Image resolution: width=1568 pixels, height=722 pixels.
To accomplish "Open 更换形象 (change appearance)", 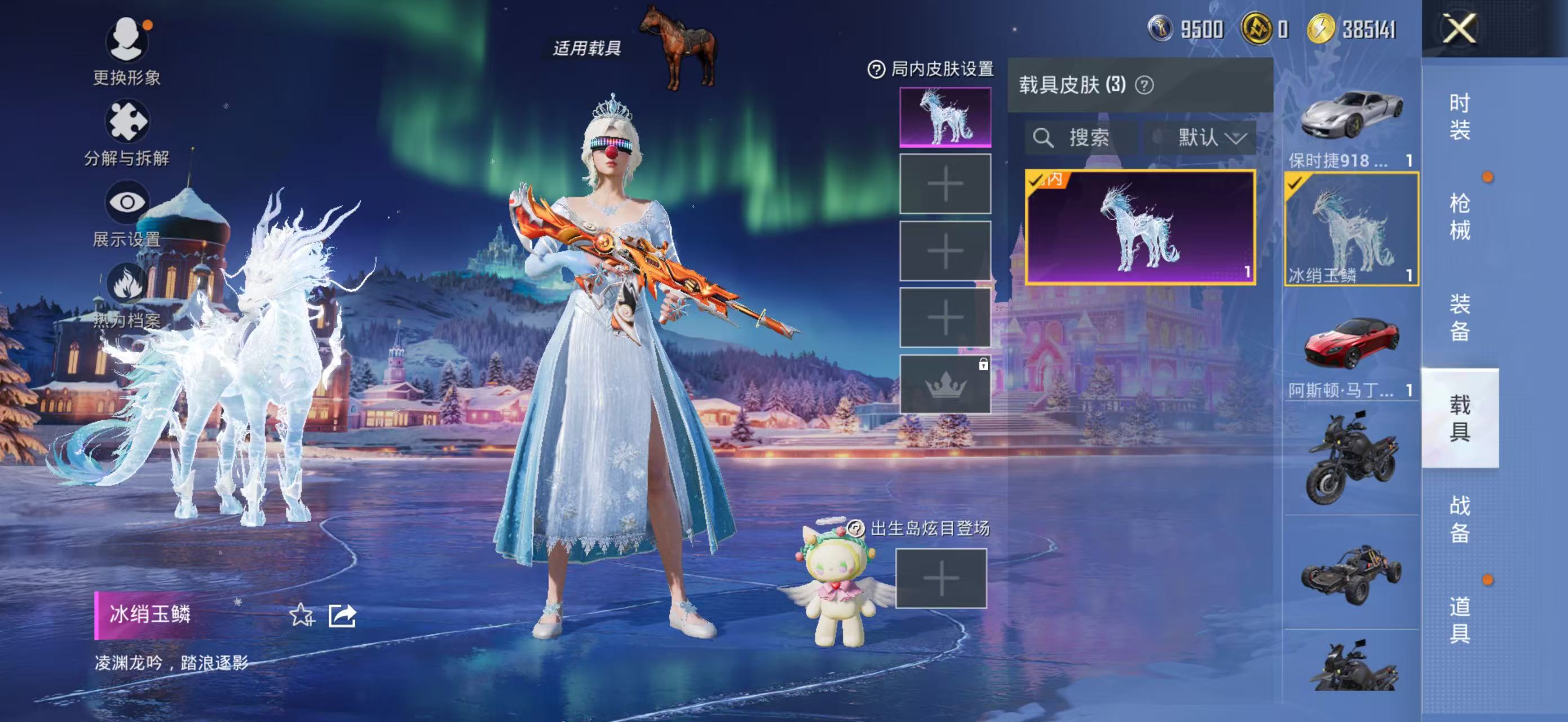I will click(127, 41).
